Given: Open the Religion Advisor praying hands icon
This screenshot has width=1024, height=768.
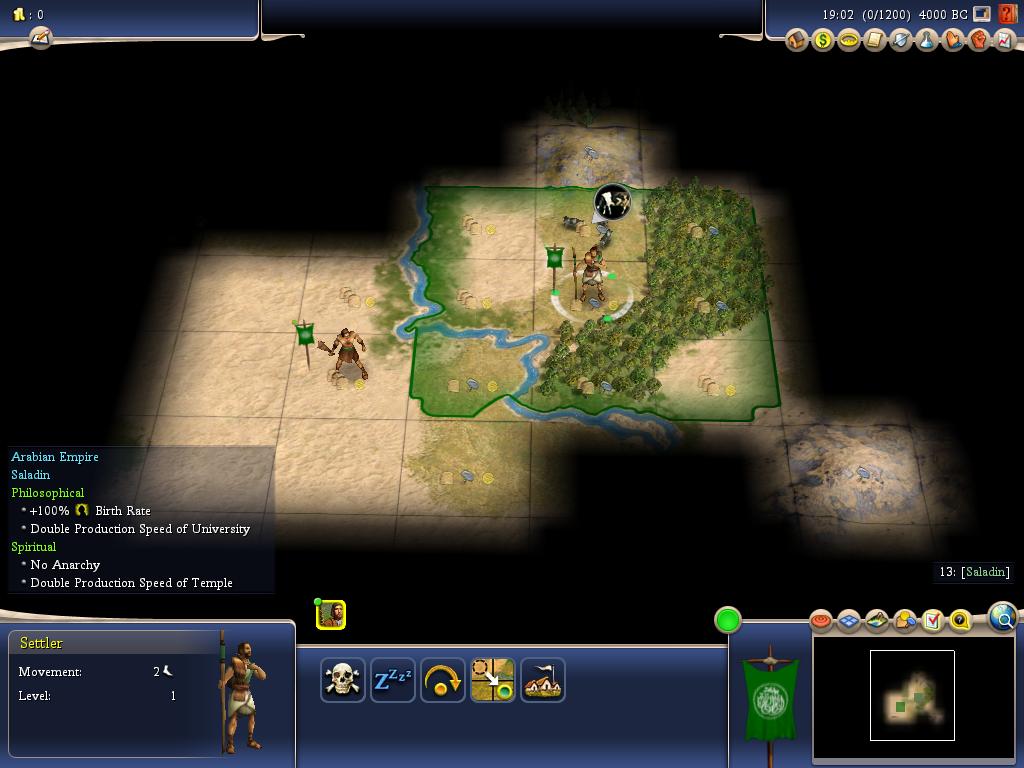Looking at the screenshot, I should click(953, 41).
